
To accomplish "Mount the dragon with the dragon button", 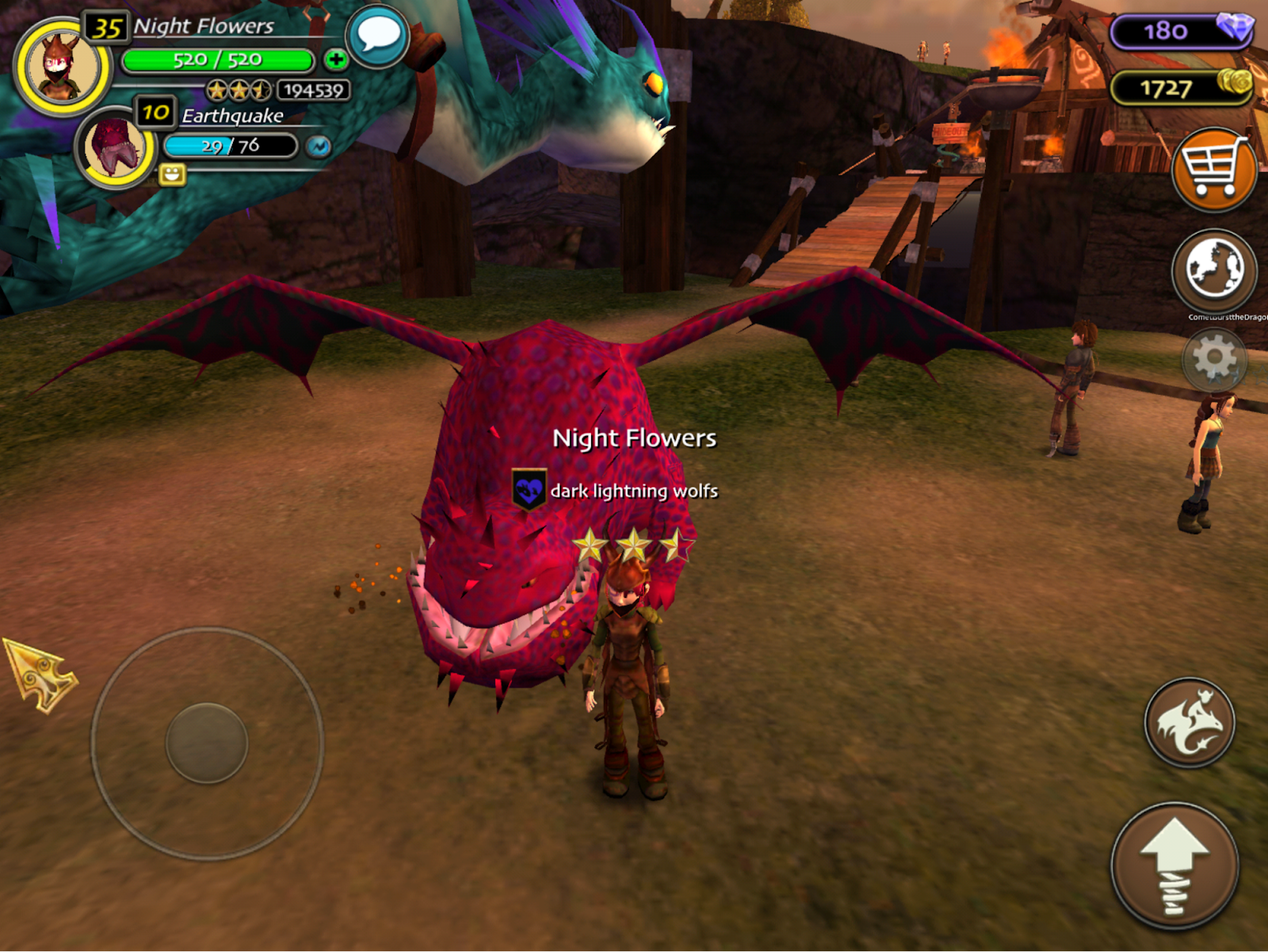I will point(1189,722).
